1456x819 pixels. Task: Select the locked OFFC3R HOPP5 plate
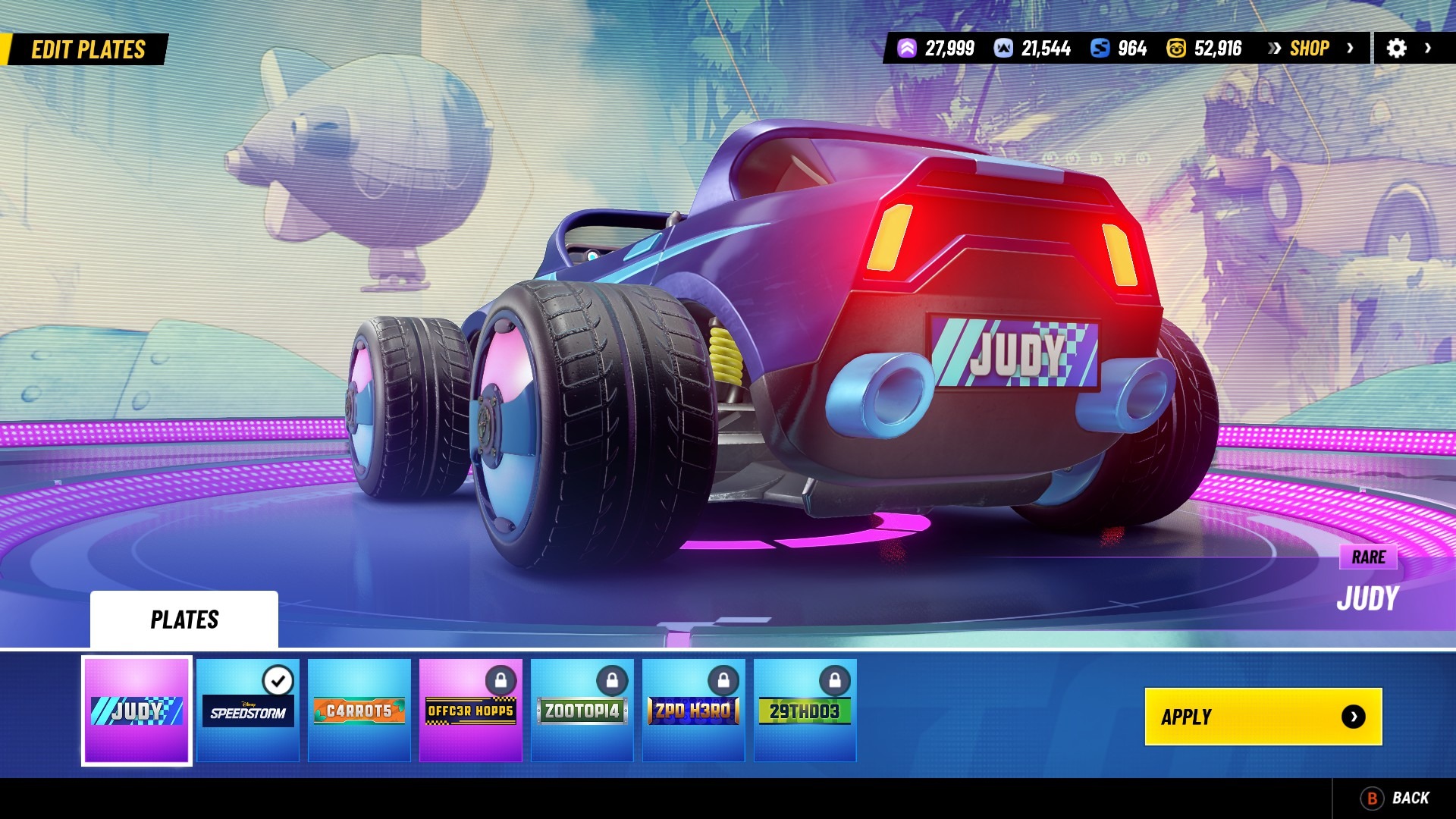coord(471,711)
